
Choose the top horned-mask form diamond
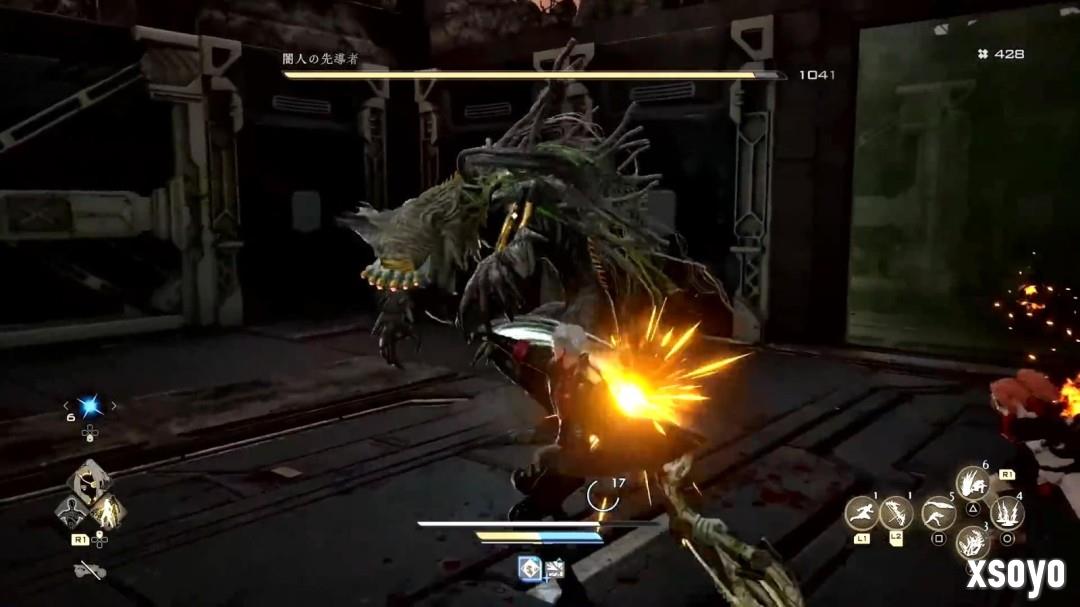(x=90, y=483)
